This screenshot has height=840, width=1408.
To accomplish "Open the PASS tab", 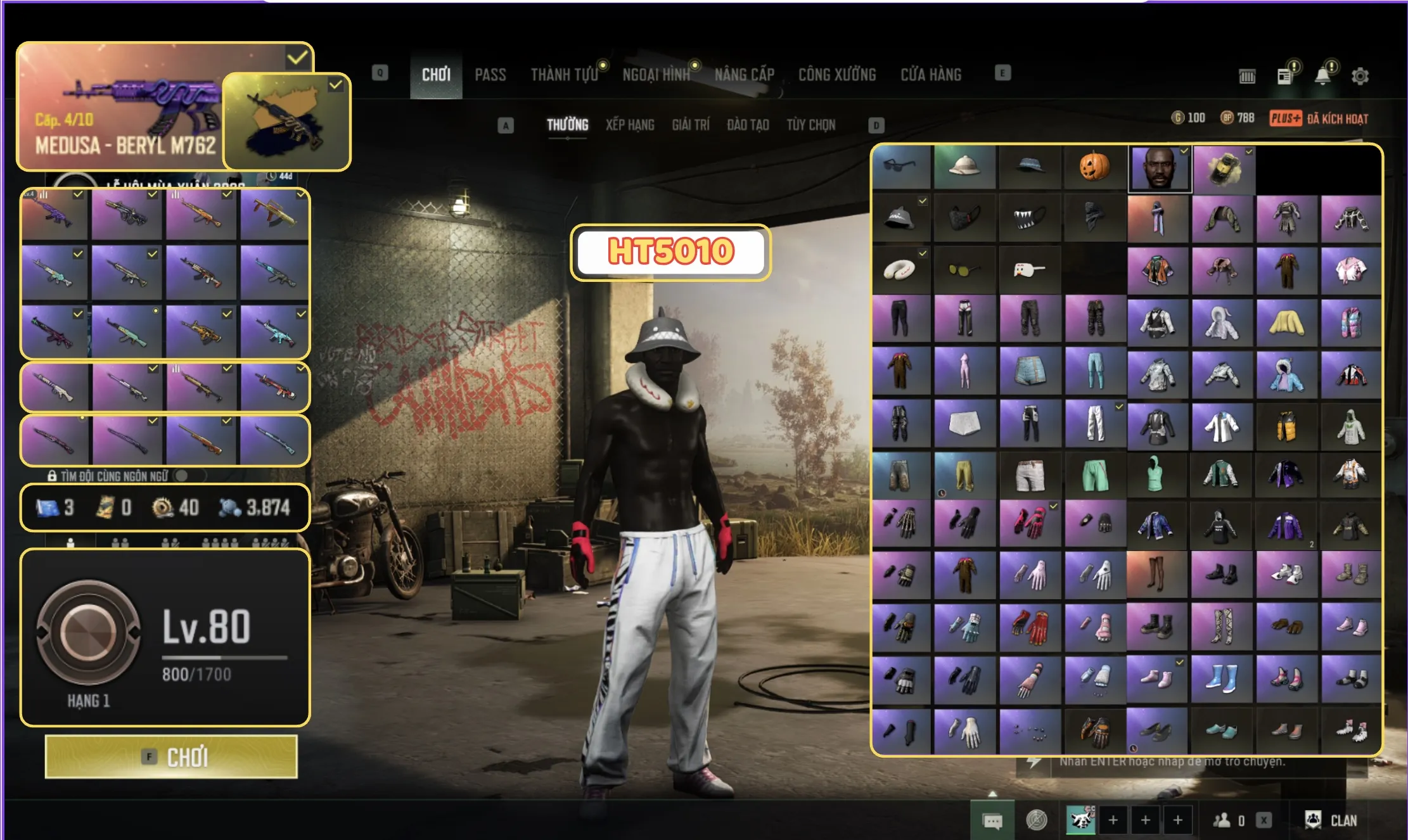I will 490,75.
